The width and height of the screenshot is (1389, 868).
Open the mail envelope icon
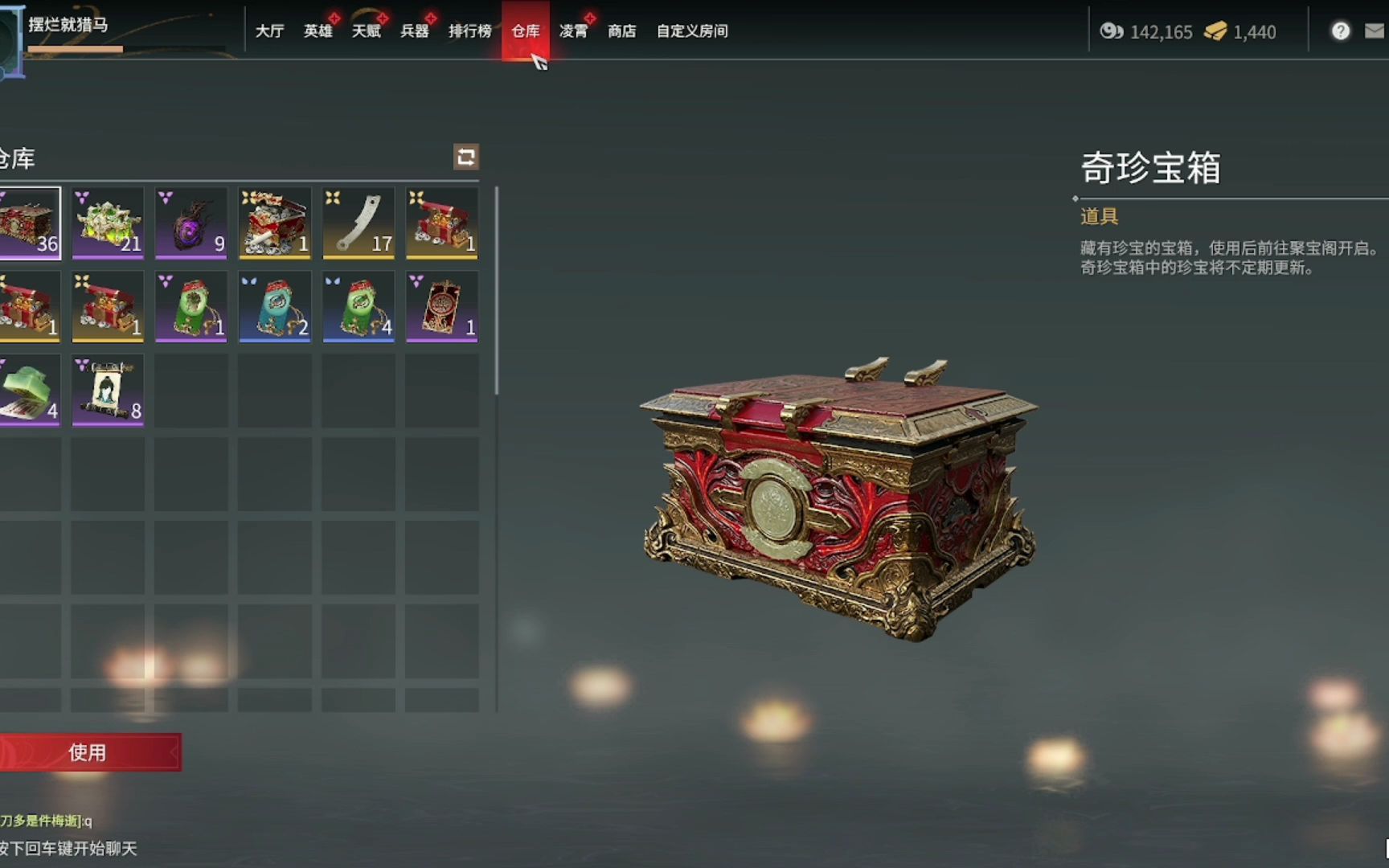(x=1378, y=31)
